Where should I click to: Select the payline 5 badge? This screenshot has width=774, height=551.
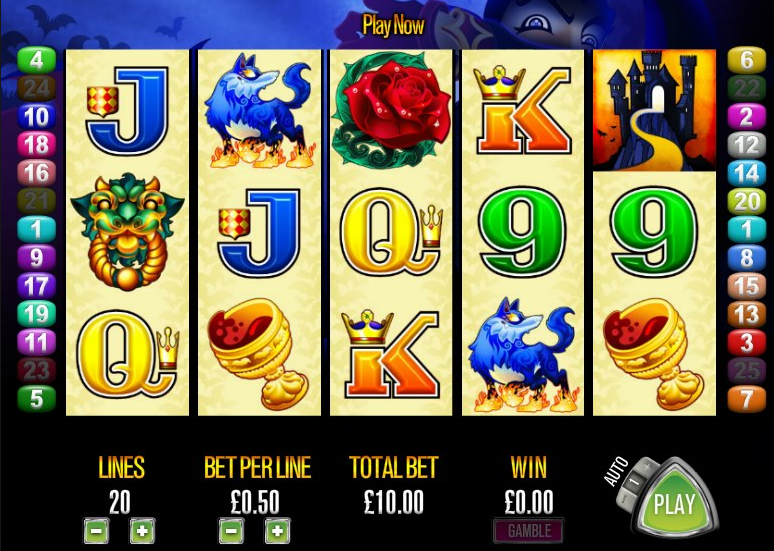click(x=37, y=399)
